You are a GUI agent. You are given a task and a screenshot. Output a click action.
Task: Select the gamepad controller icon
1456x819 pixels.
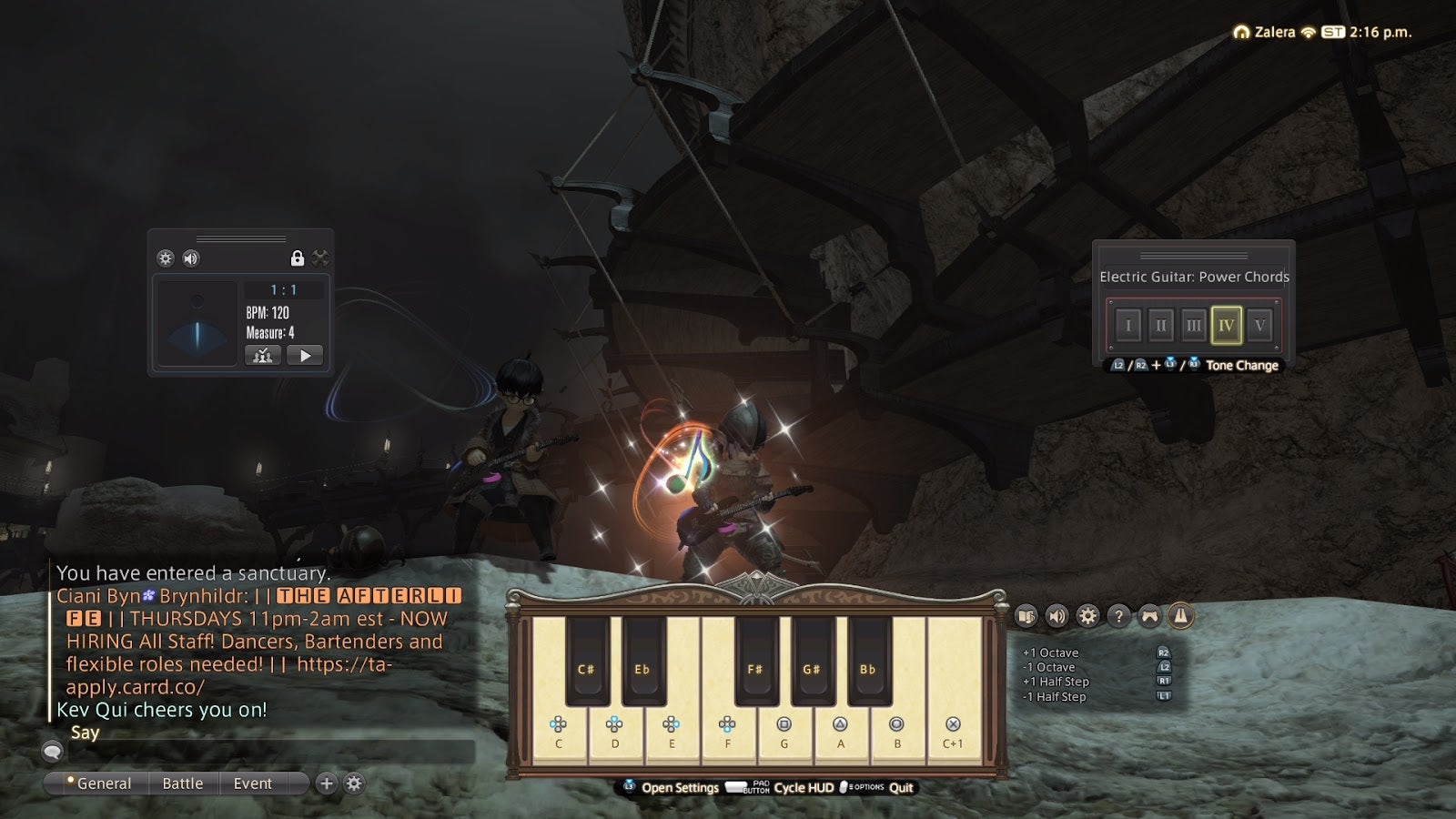(1148, 617)
